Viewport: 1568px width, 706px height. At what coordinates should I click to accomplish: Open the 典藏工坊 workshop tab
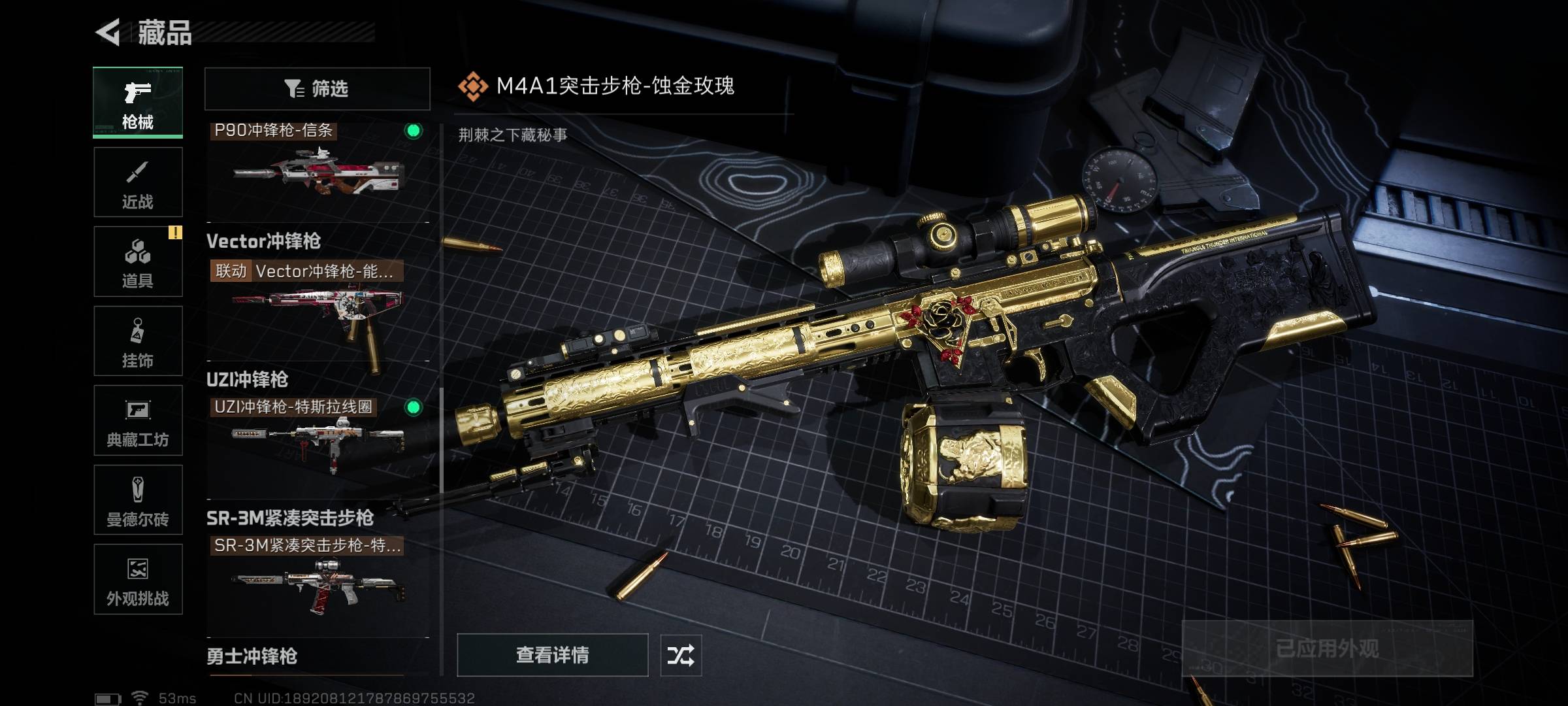pyautogui.click(x=138, y=420)
